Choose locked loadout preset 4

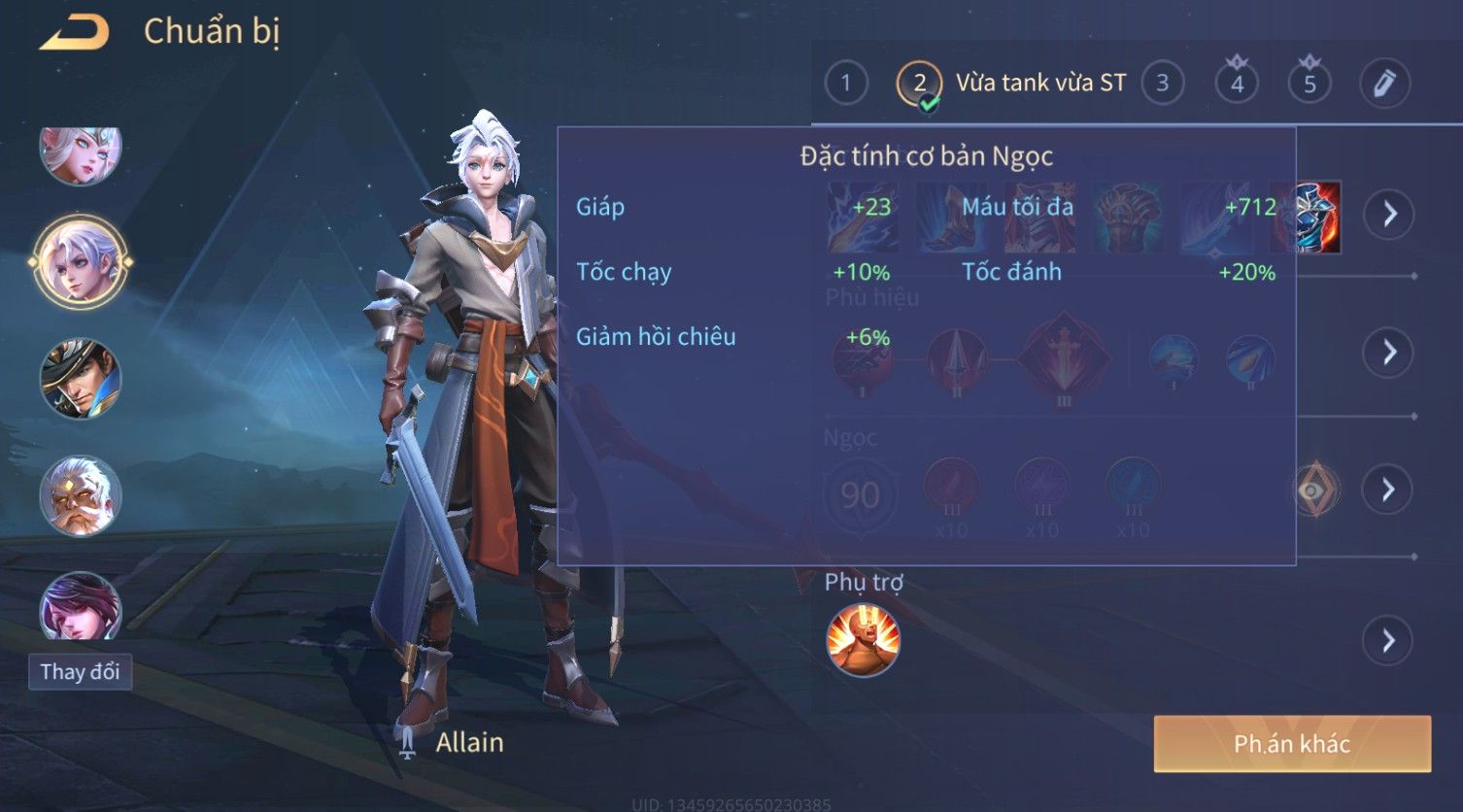[1237, 84]
